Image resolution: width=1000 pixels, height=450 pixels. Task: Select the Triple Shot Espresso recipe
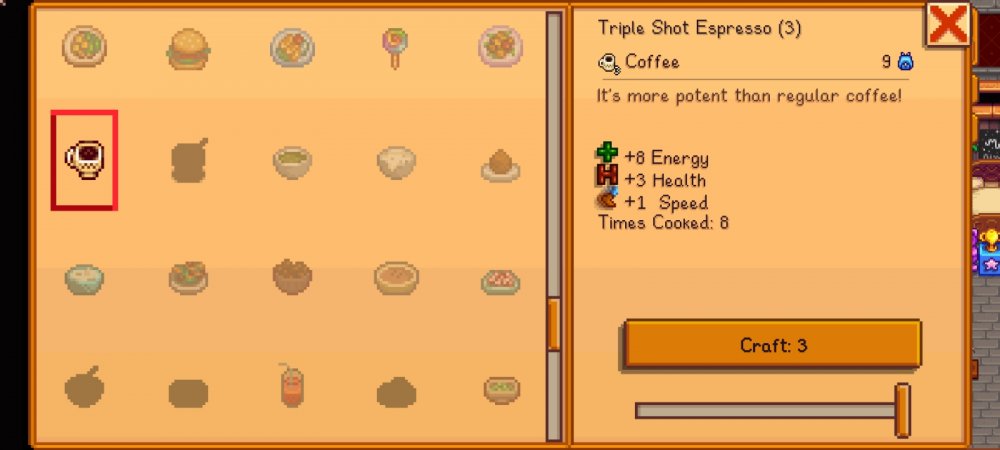(x=85, y=160)
